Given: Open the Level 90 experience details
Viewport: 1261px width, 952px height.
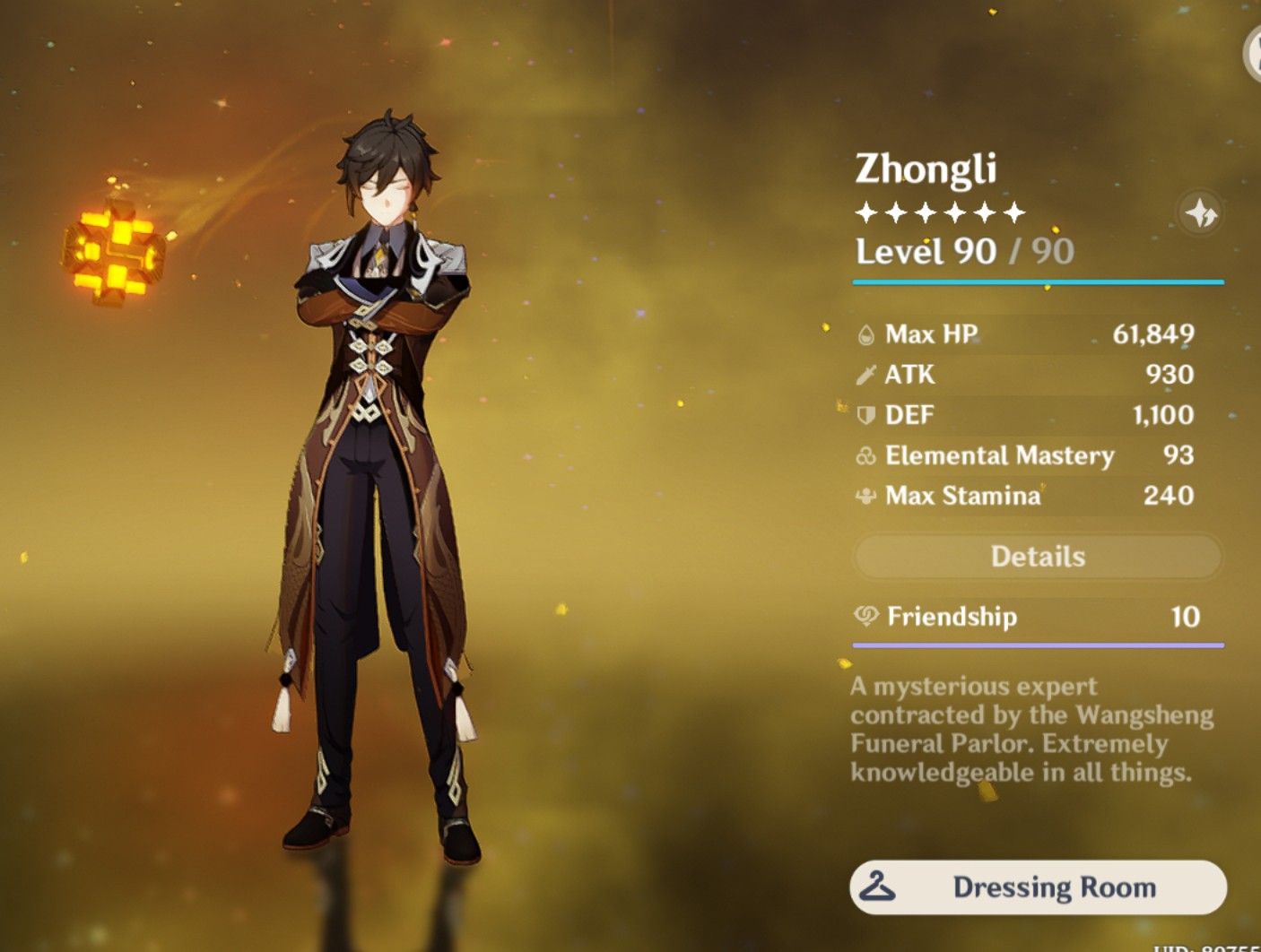Looking at the screenshot, I should (960, 252).
